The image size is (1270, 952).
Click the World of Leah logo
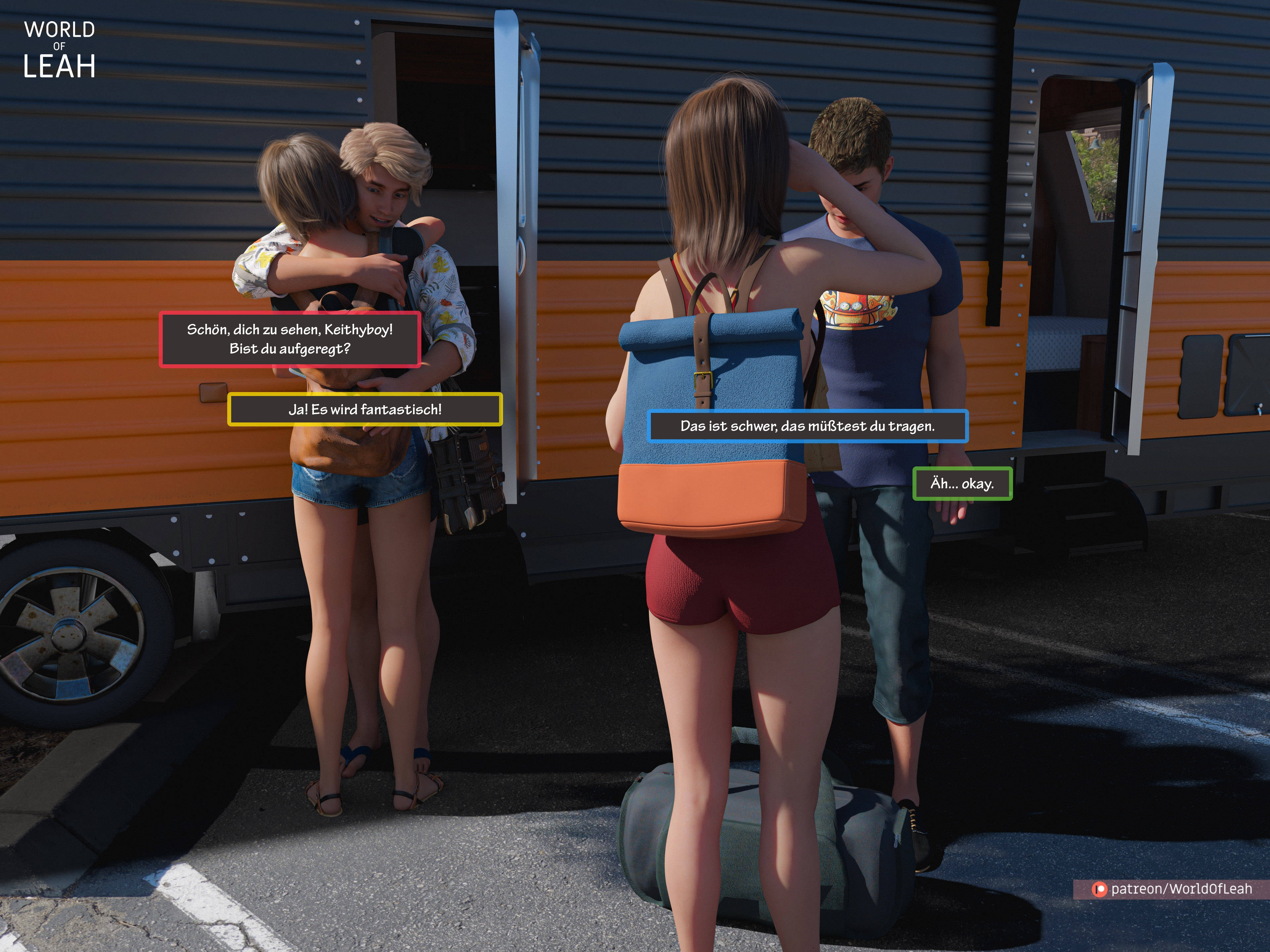(59, 49)
